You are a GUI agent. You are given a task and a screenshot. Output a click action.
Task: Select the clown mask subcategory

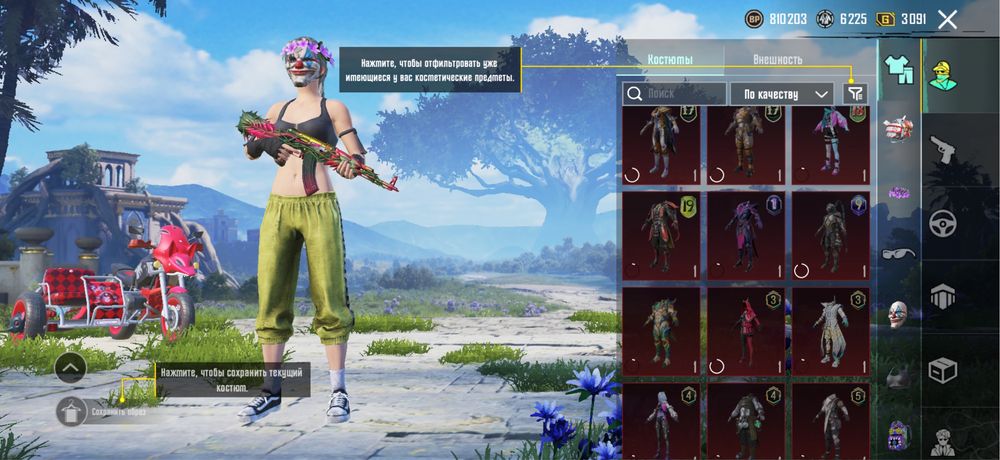pos(899,314)
